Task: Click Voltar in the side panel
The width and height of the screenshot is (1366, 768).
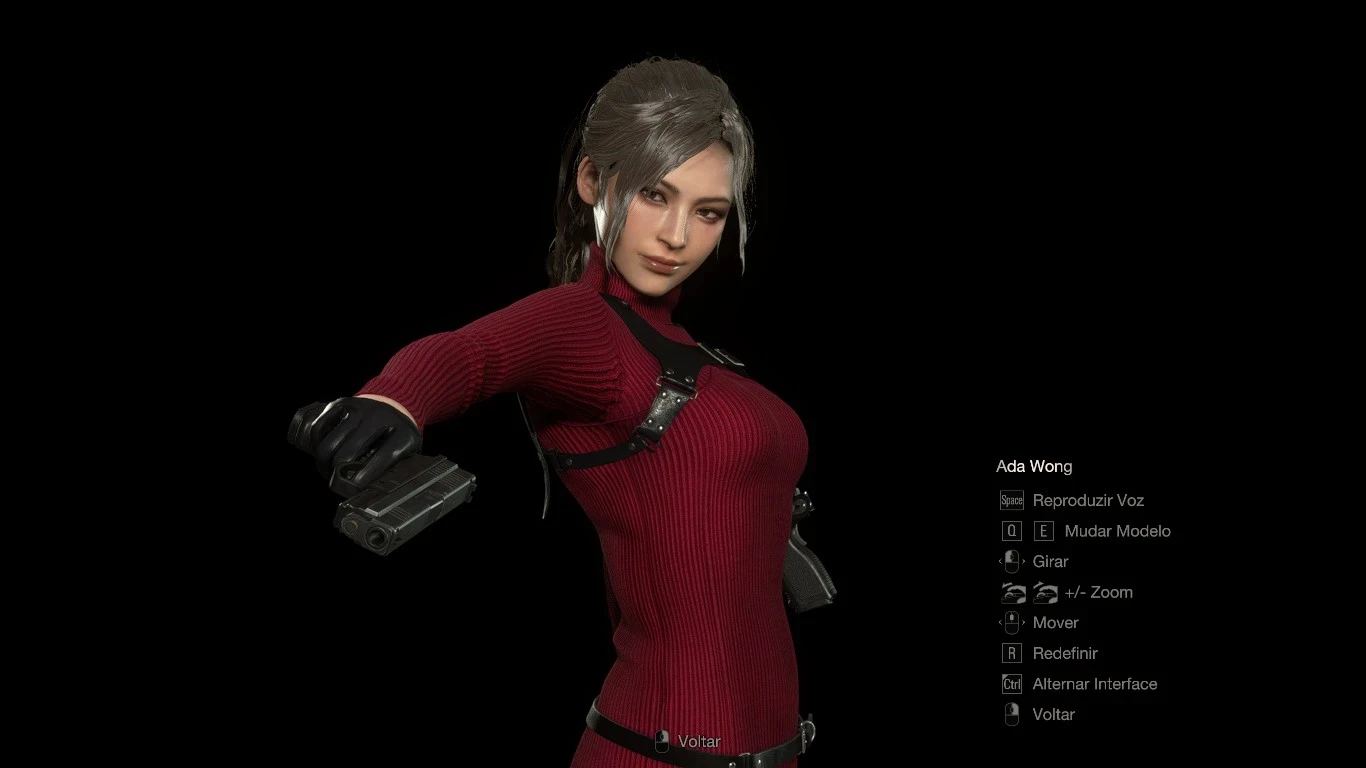Action: pos(1053,714)
